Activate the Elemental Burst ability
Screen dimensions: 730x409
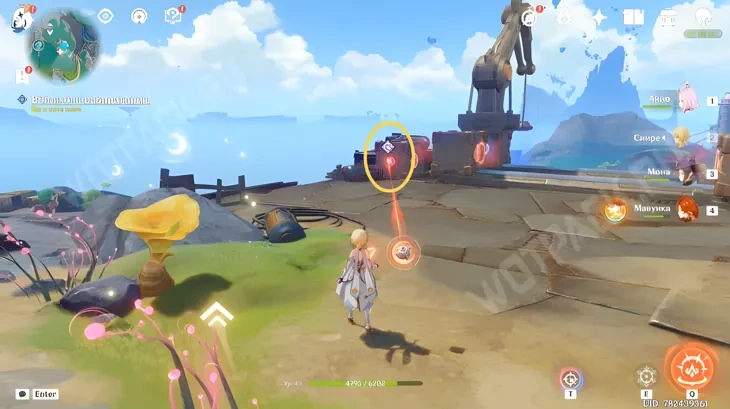[691, 367]
